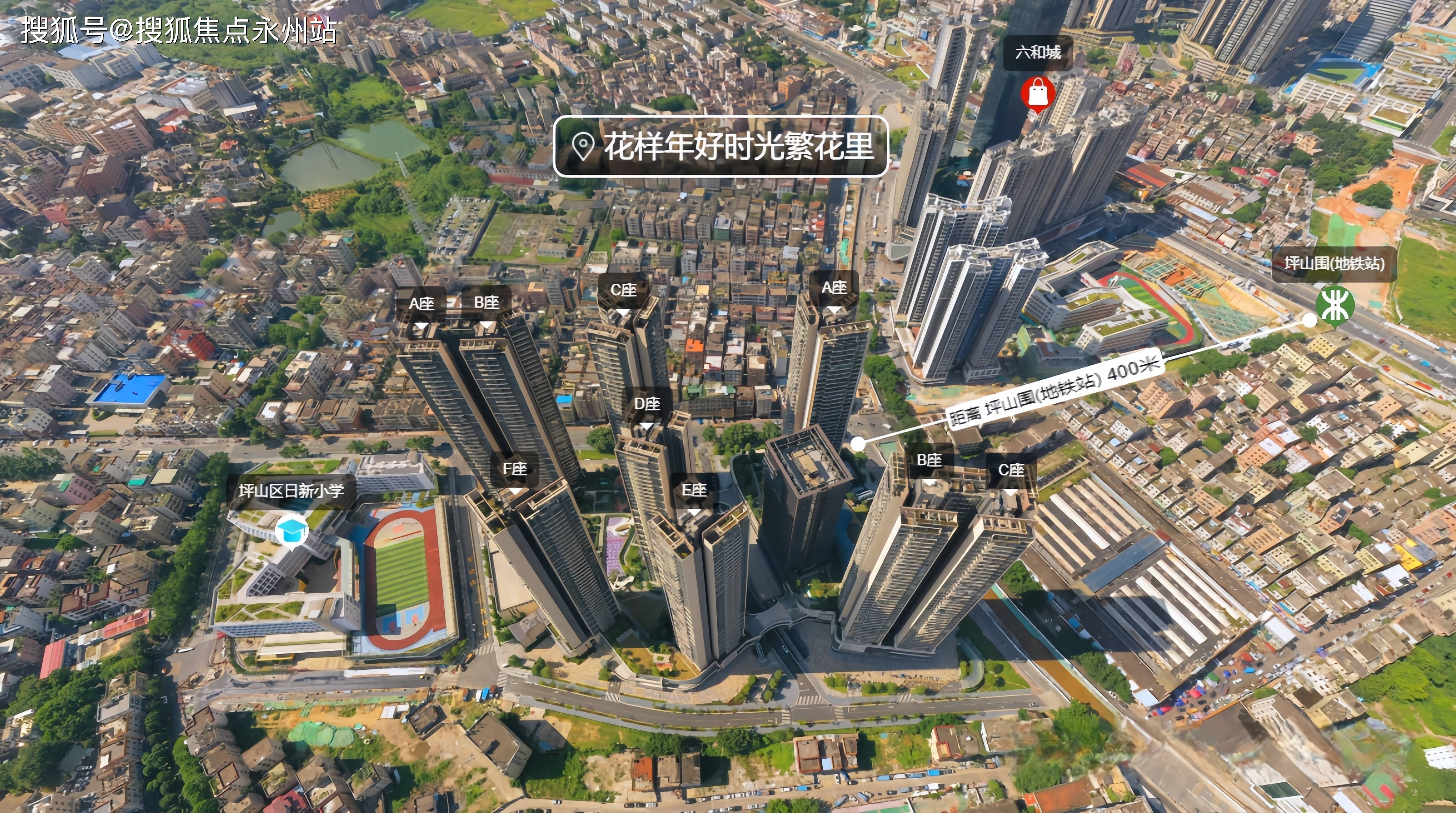Select the D座 building label

click(x=647, y=405)
